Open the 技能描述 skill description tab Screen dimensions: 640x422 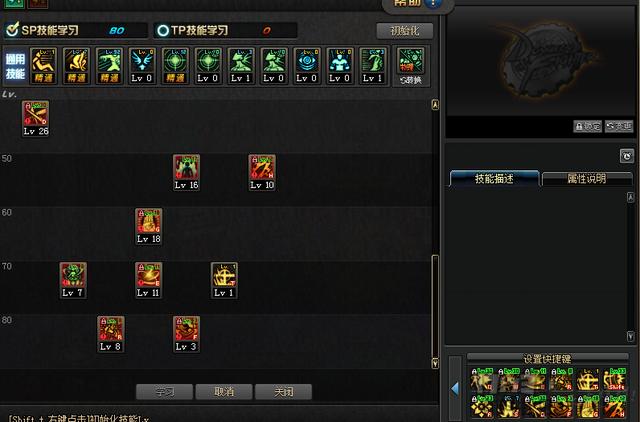pyautogui.click(x=494, y=179)
